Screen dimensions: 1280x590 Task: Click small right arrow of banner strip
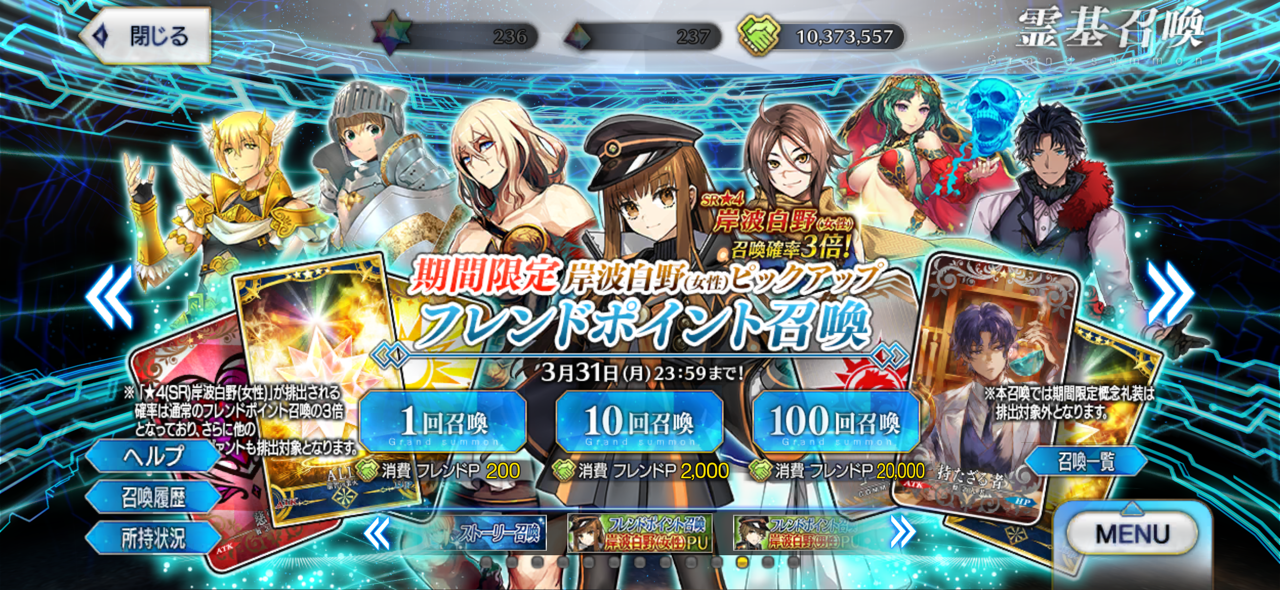[902, 533]
